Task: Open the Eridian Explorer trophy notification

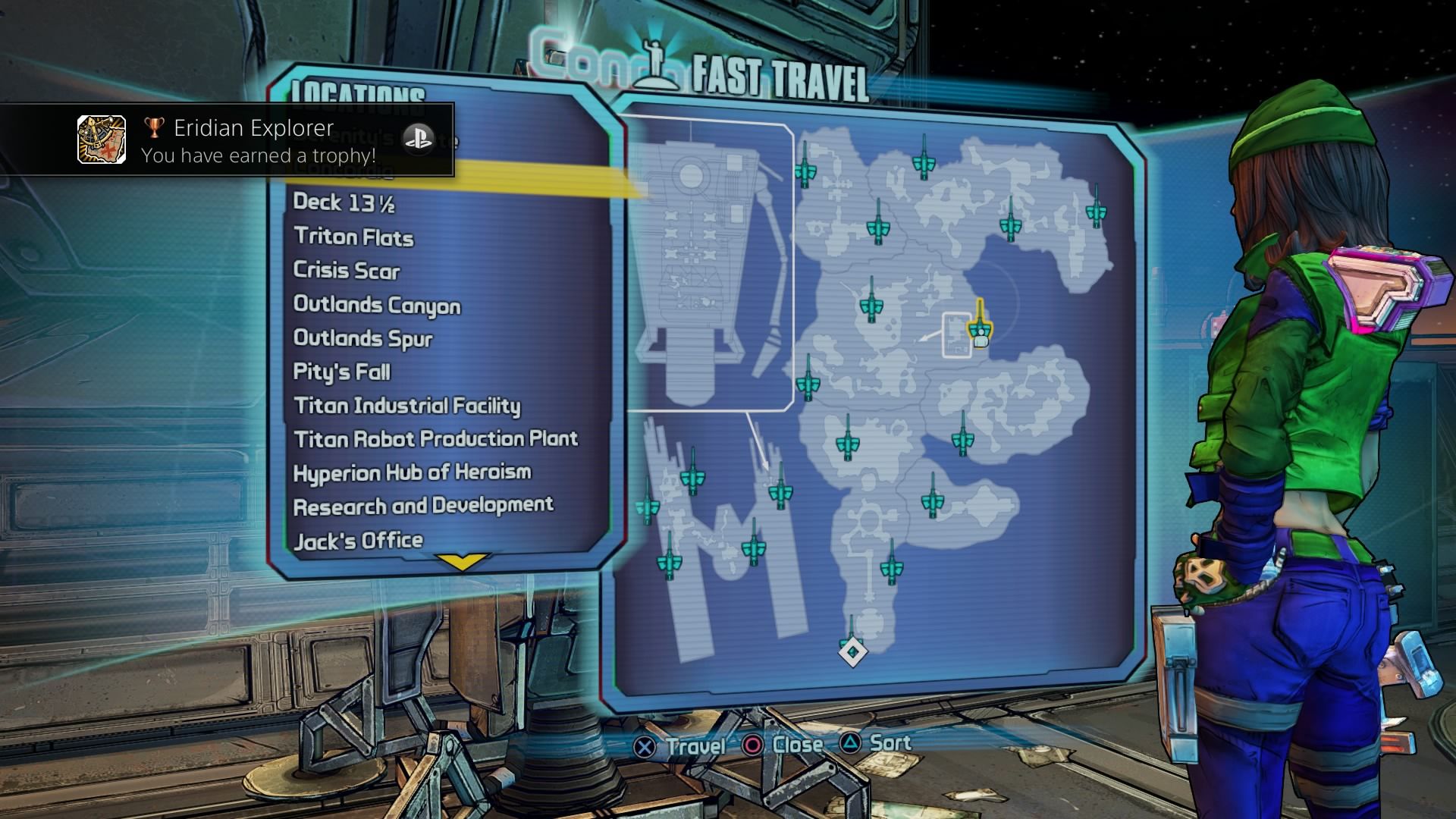Action: click(x=258, y=141)
